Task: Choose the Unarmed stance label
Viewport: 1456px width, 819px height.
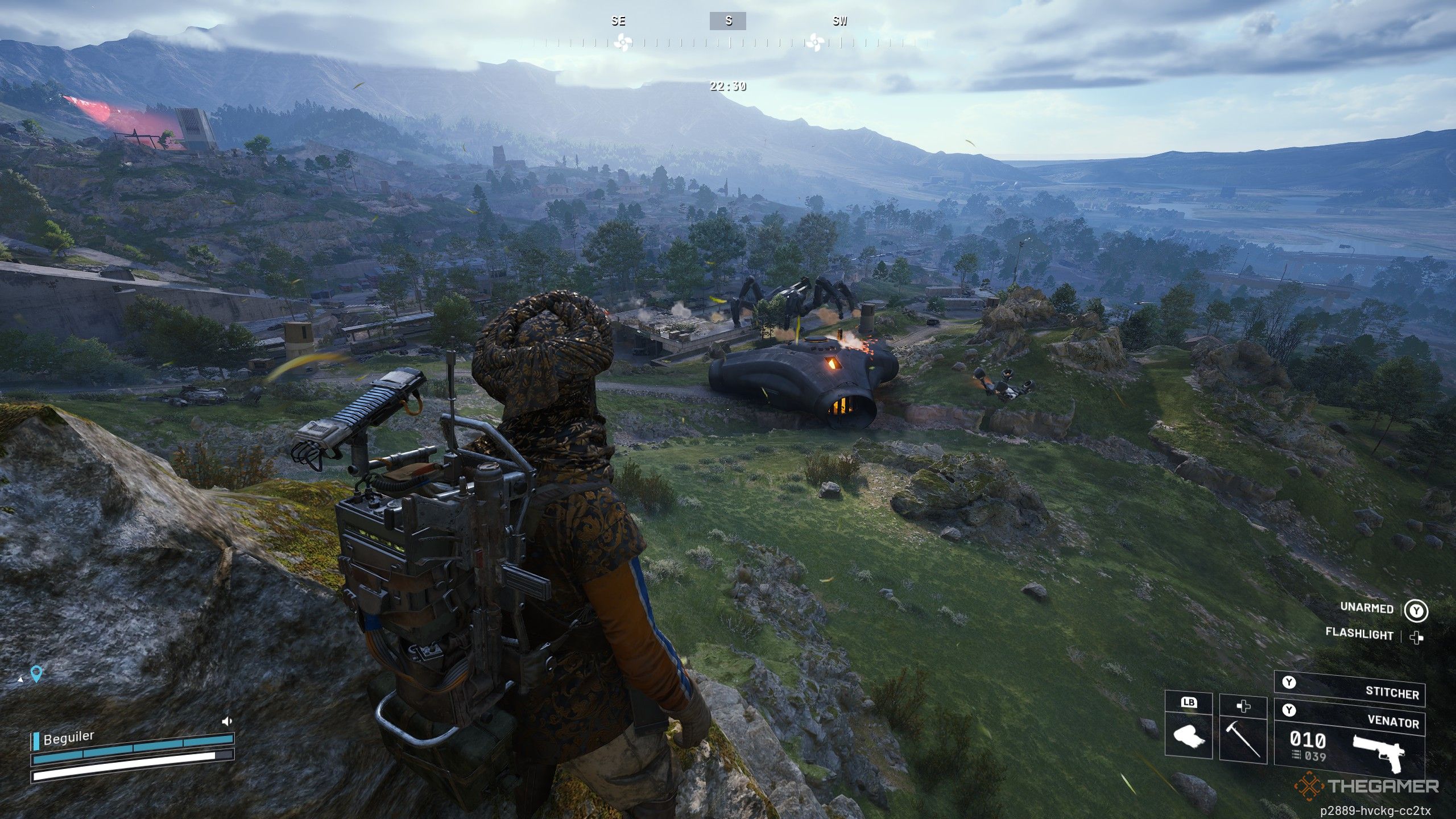Action: click(1367, 608)
